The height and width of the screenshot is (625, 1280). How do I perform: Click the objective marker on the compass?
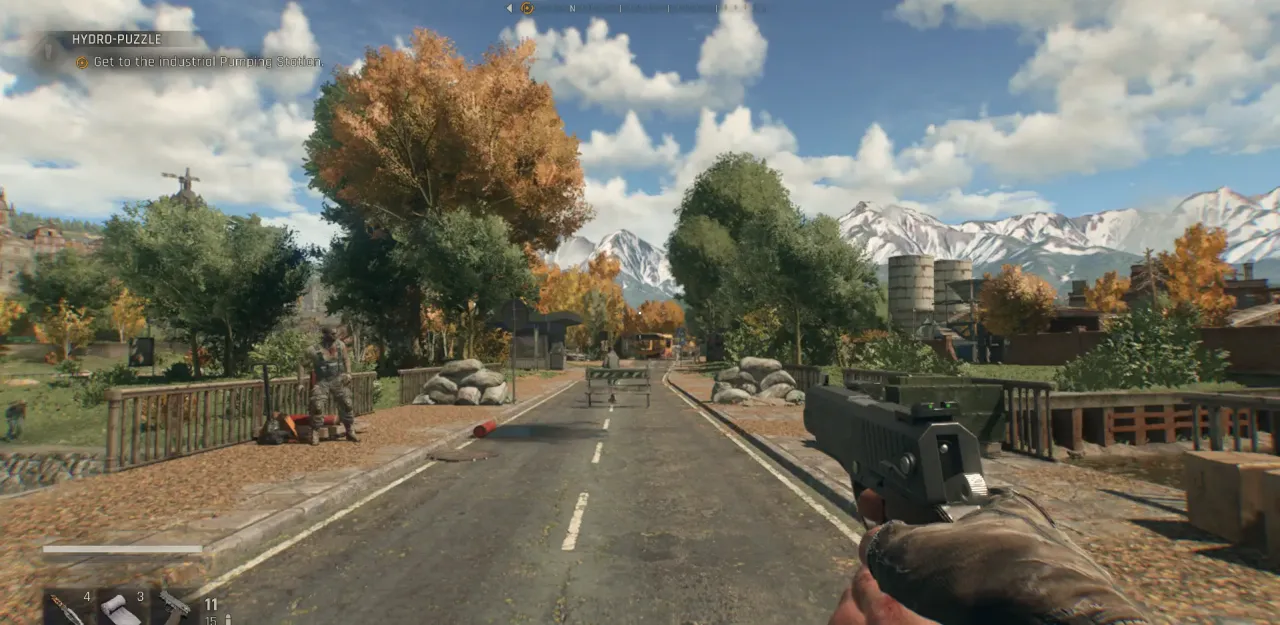tap(527, 8)
